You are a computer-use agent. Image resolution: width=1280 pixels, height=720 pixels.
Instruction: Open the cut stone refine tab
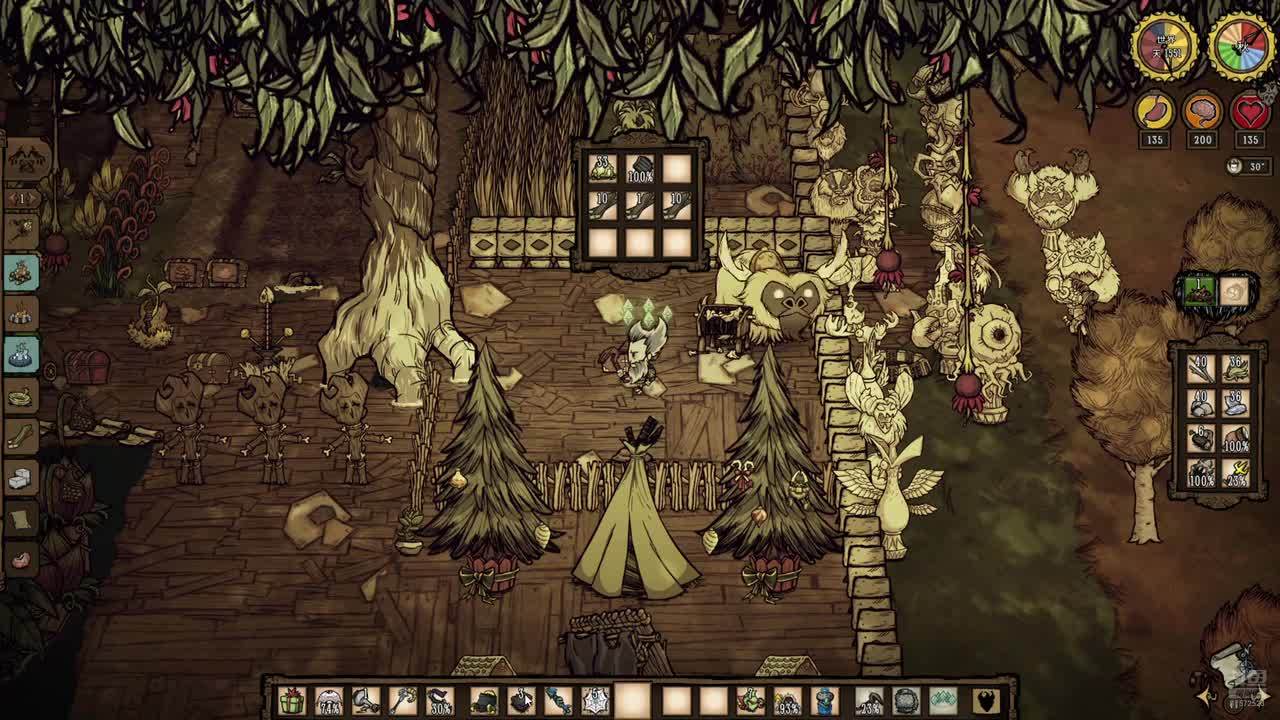[21, 479]
